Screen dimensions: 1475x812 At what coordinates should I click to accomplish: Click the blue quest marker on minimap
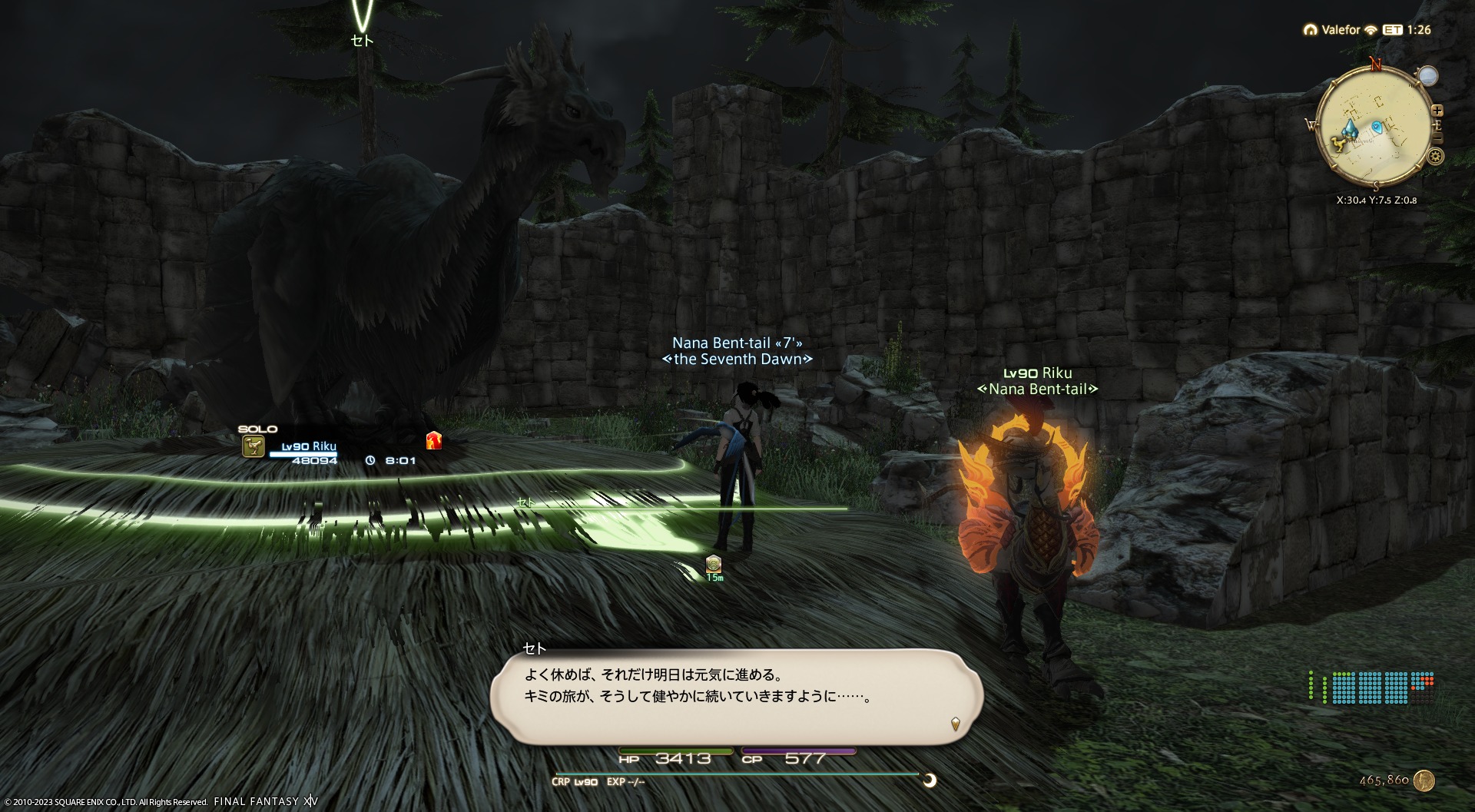(1377, 126)
